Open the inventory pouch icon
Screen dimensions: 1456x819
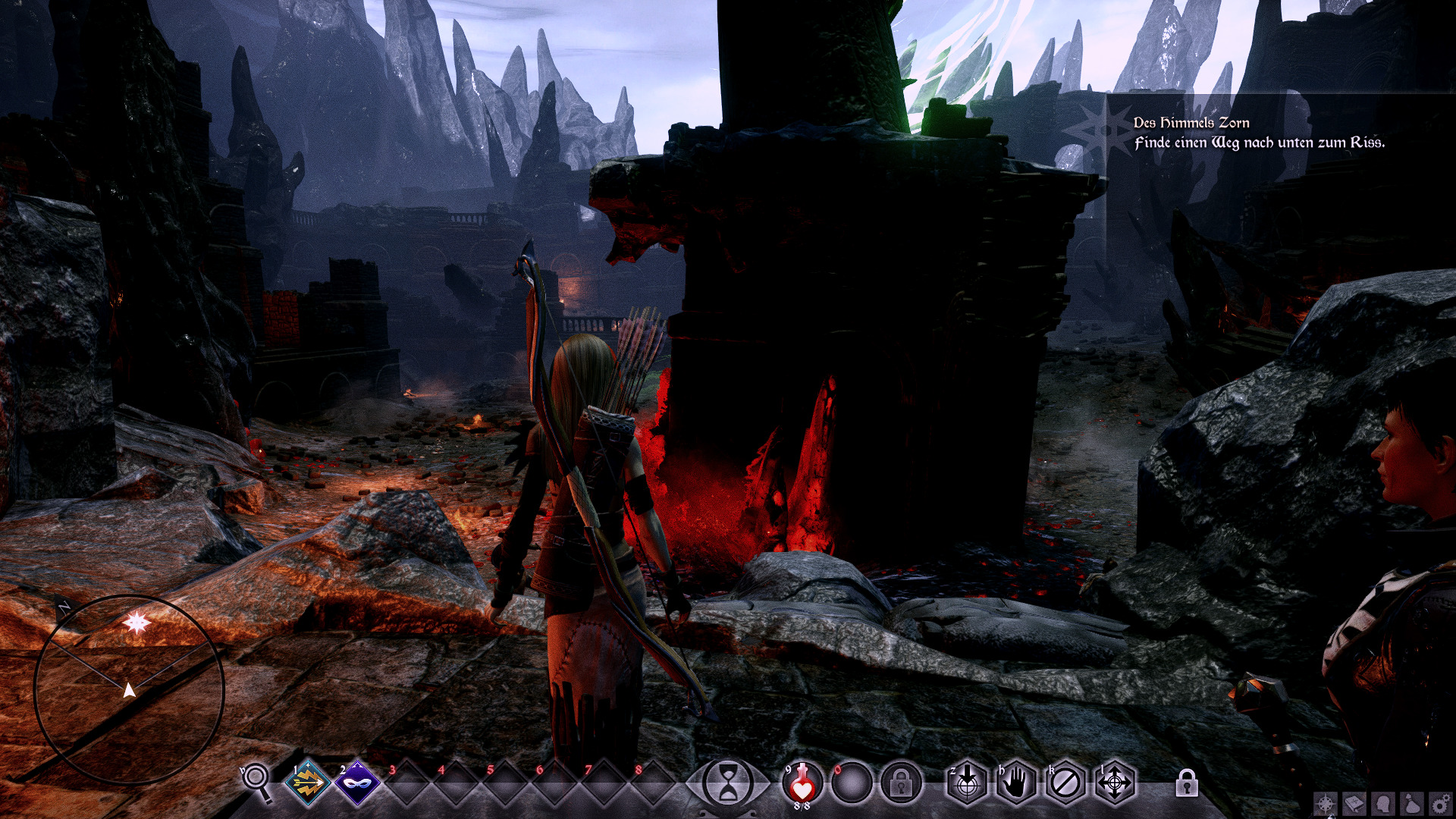1412,804
